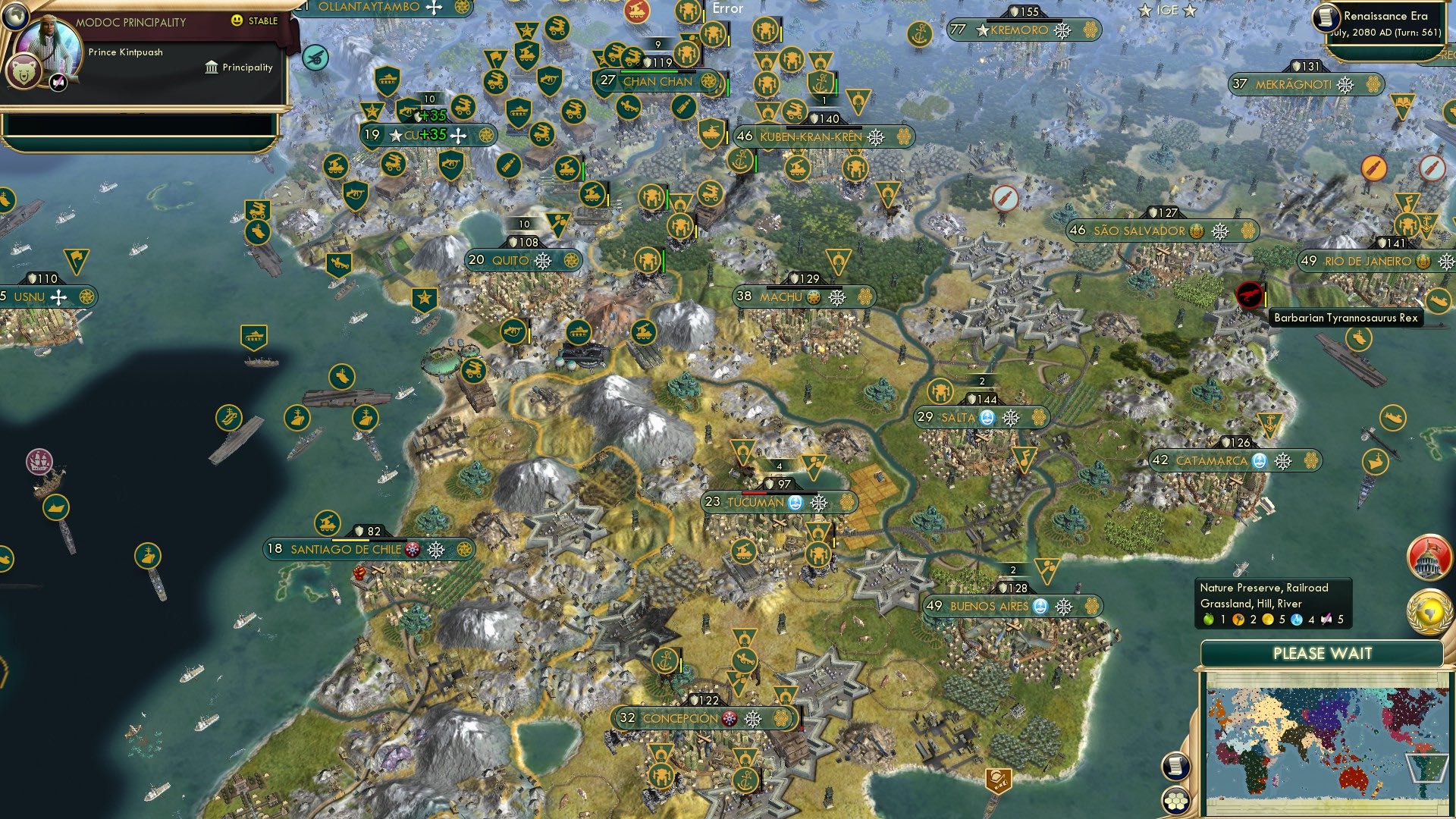Toggle the hex grid minimap options button
This screenshot has height=819, width=1456.
(x=1175, y=801)
